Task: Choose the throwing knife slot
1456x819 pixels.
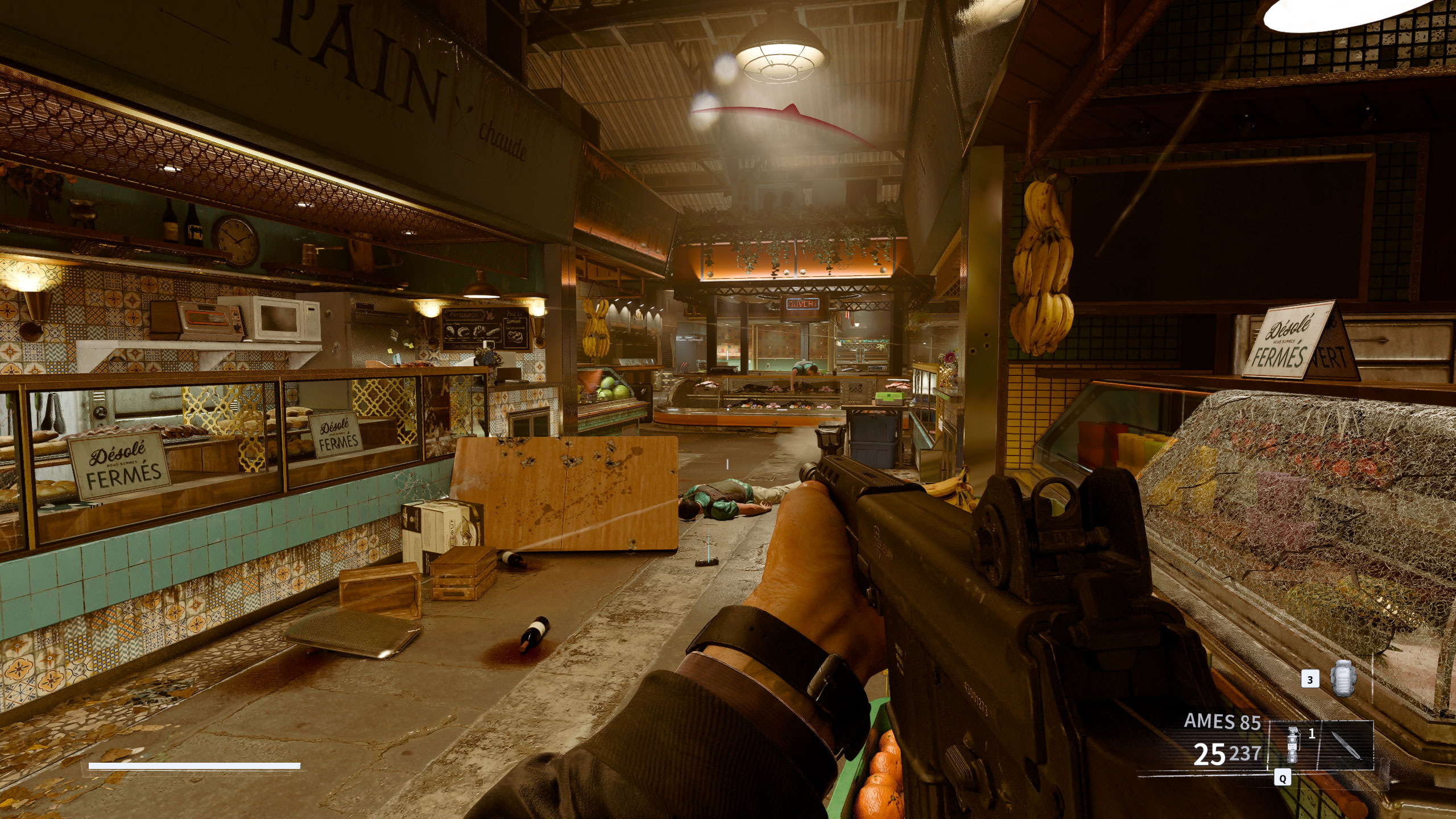Action: (x=1347, y=745)
